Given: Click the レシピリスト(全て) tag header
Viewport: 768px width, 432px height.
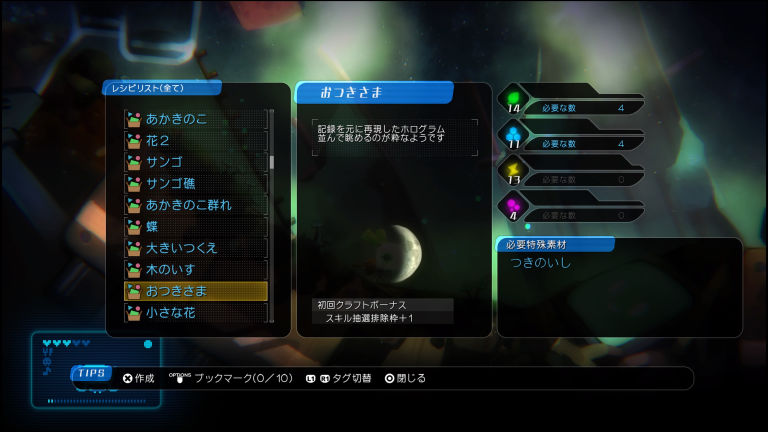Looking at the screenshot, I should point(148,88).
